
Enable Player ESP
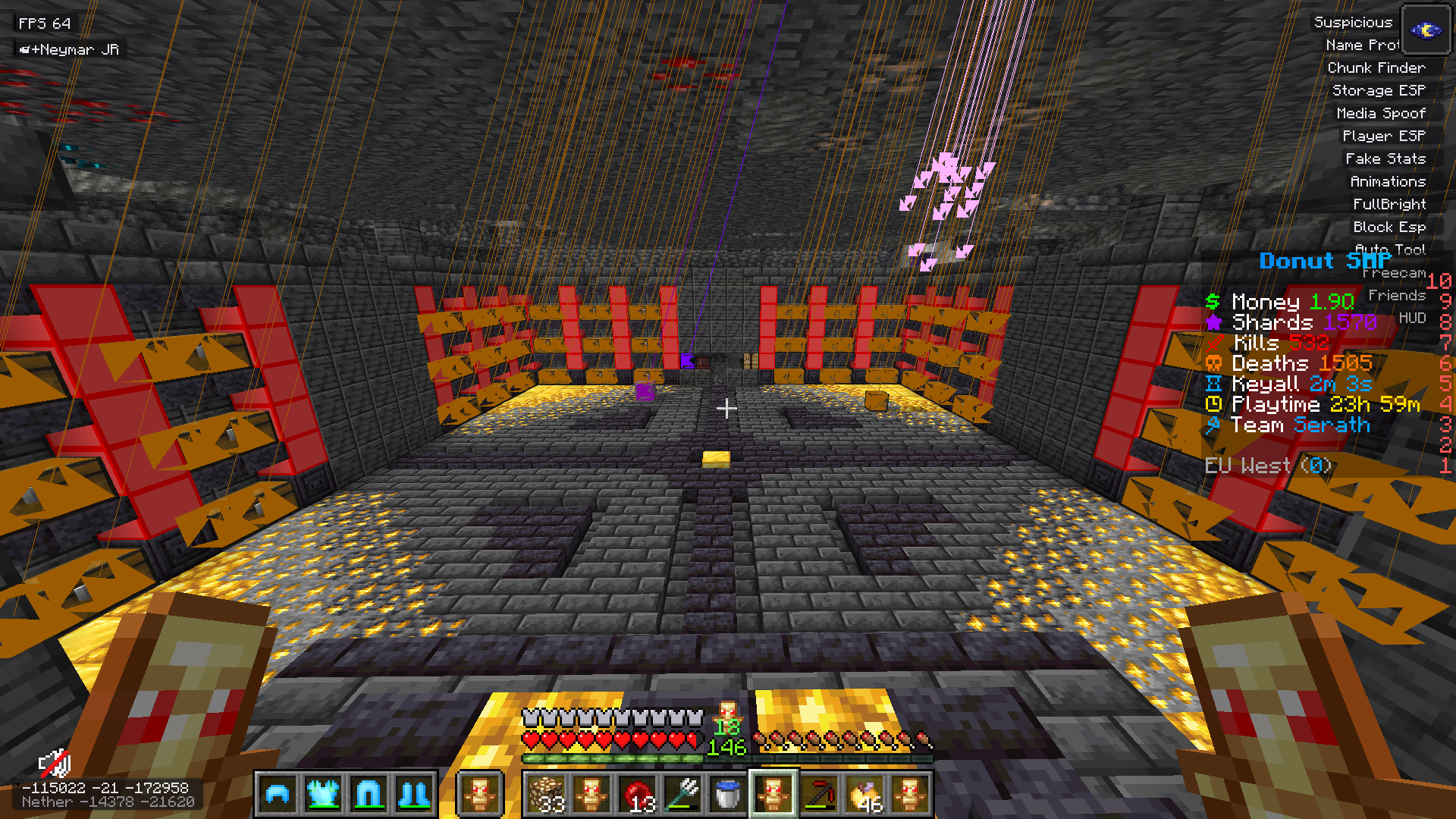[1383, 136]
